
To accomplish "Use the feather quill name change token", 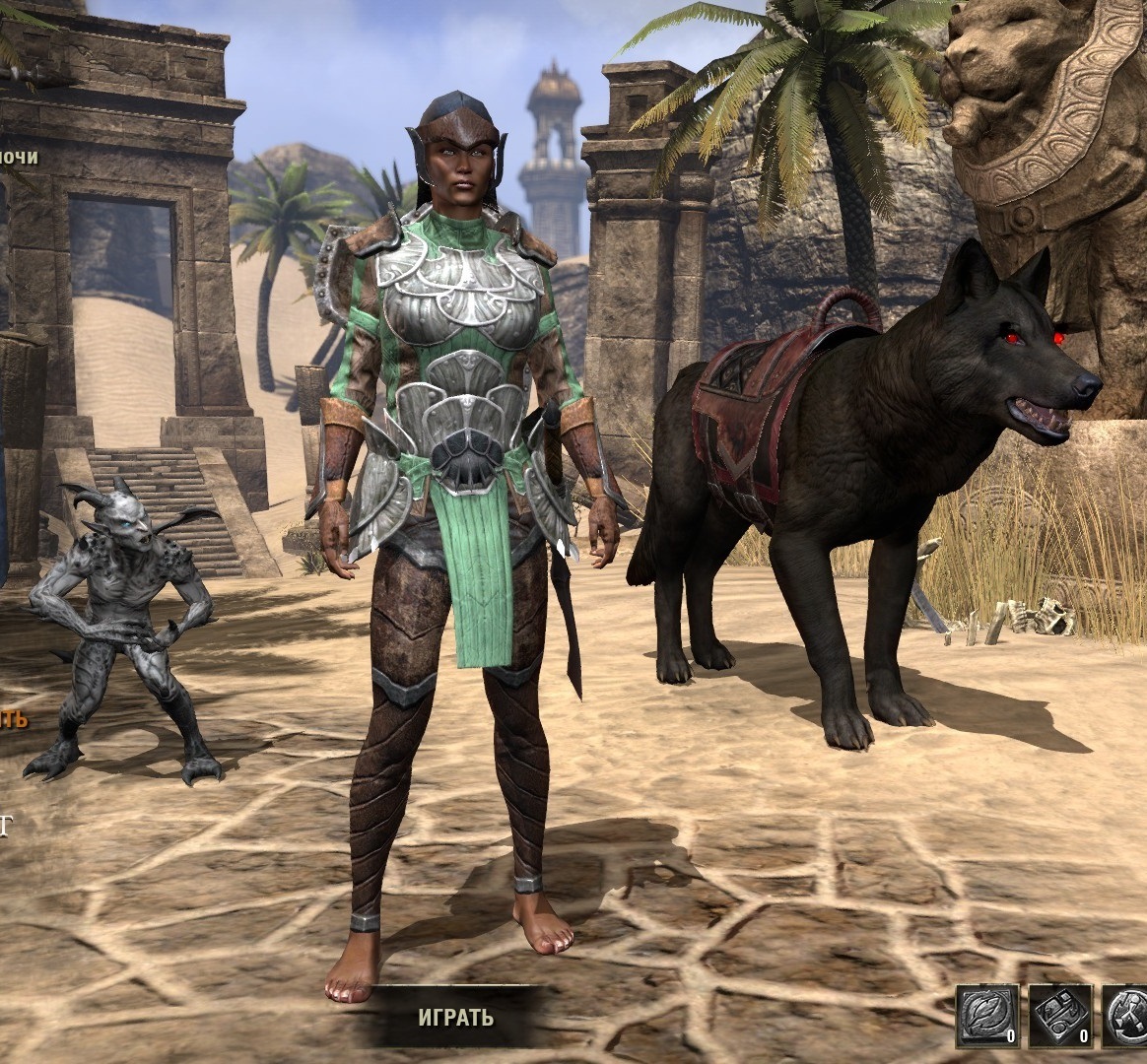I will (x=987, y=1016).
